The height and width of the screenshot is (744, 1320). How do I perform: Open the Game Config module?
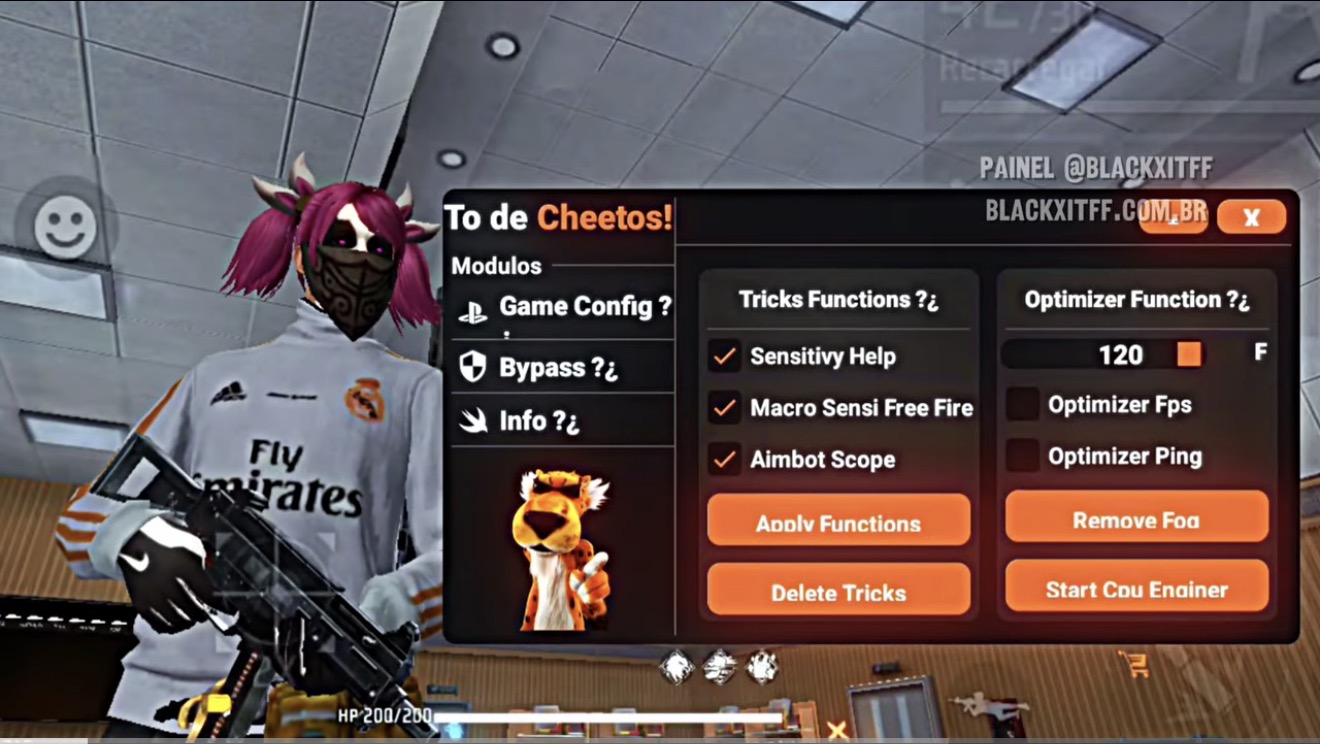(564, 308)
